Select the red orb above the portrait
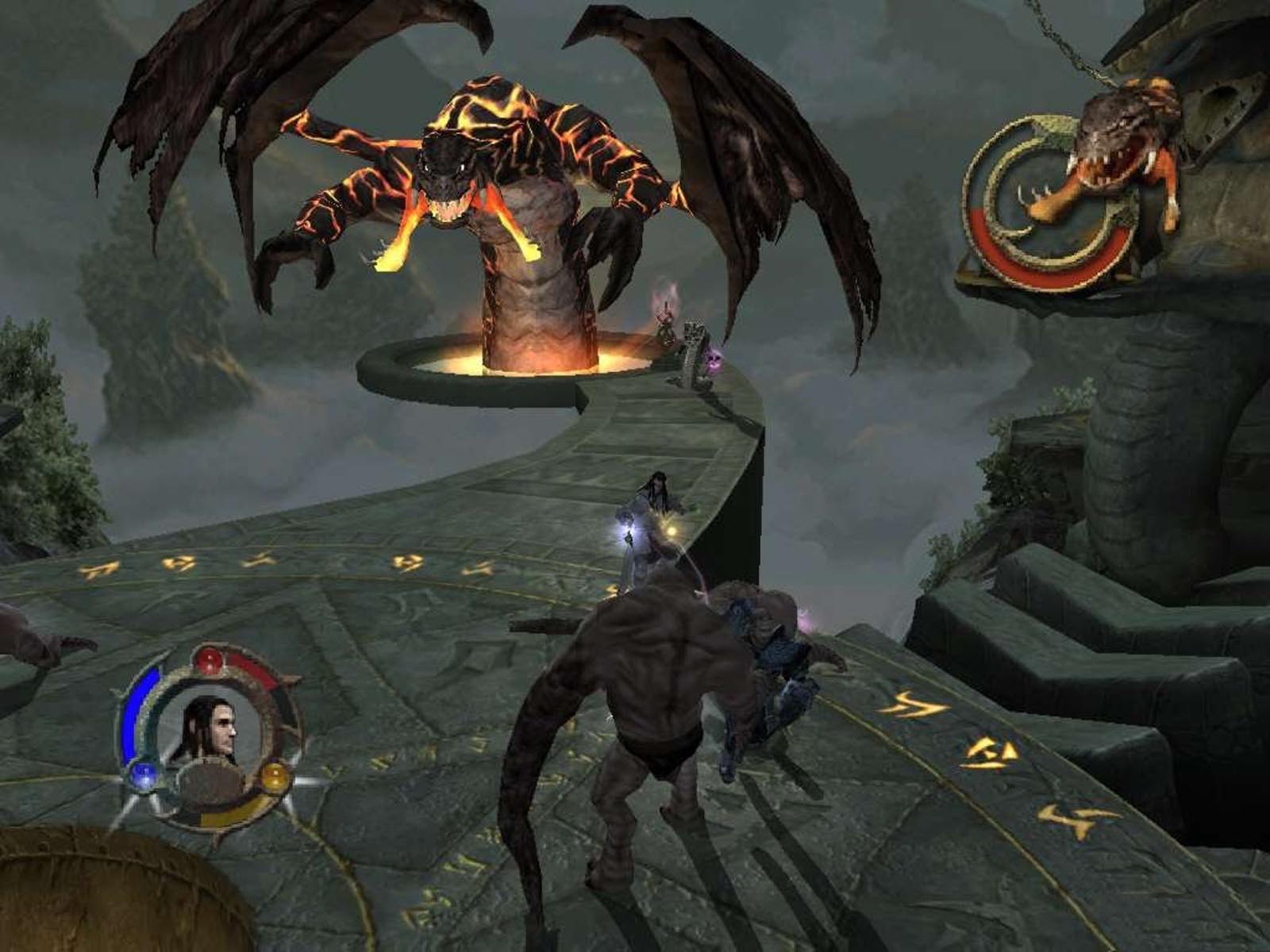Screen dimensions: 1270x952 (x=210, y=658)
